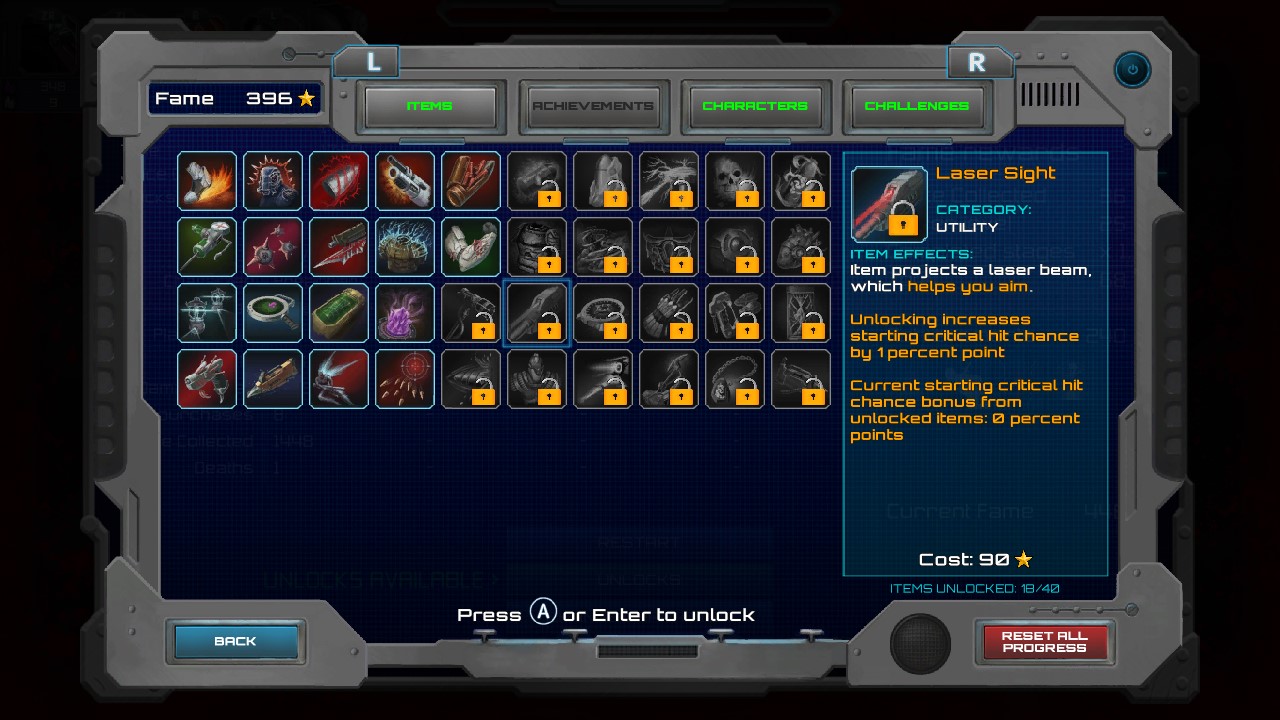Click the Reset All Progress button
Image resolution: width=1280 pixels, height=720 pixels.
tap(1044, 641)
